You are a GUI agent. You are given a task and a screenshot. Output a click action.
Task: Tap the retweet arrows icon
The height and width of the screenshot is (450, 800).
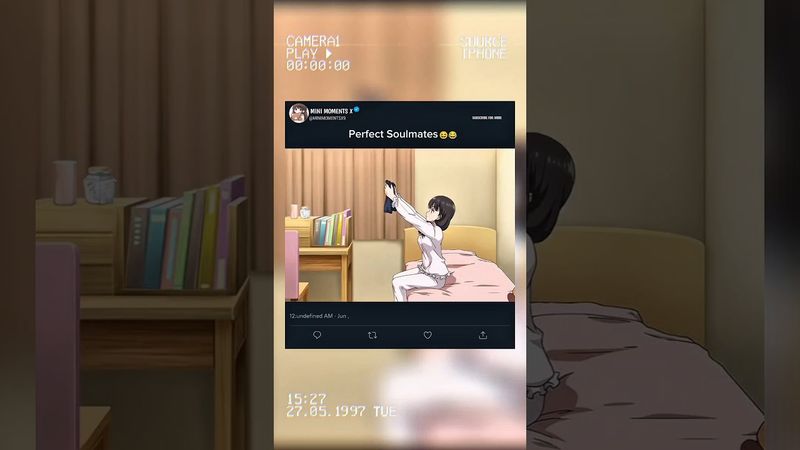(x=372, y=336)
